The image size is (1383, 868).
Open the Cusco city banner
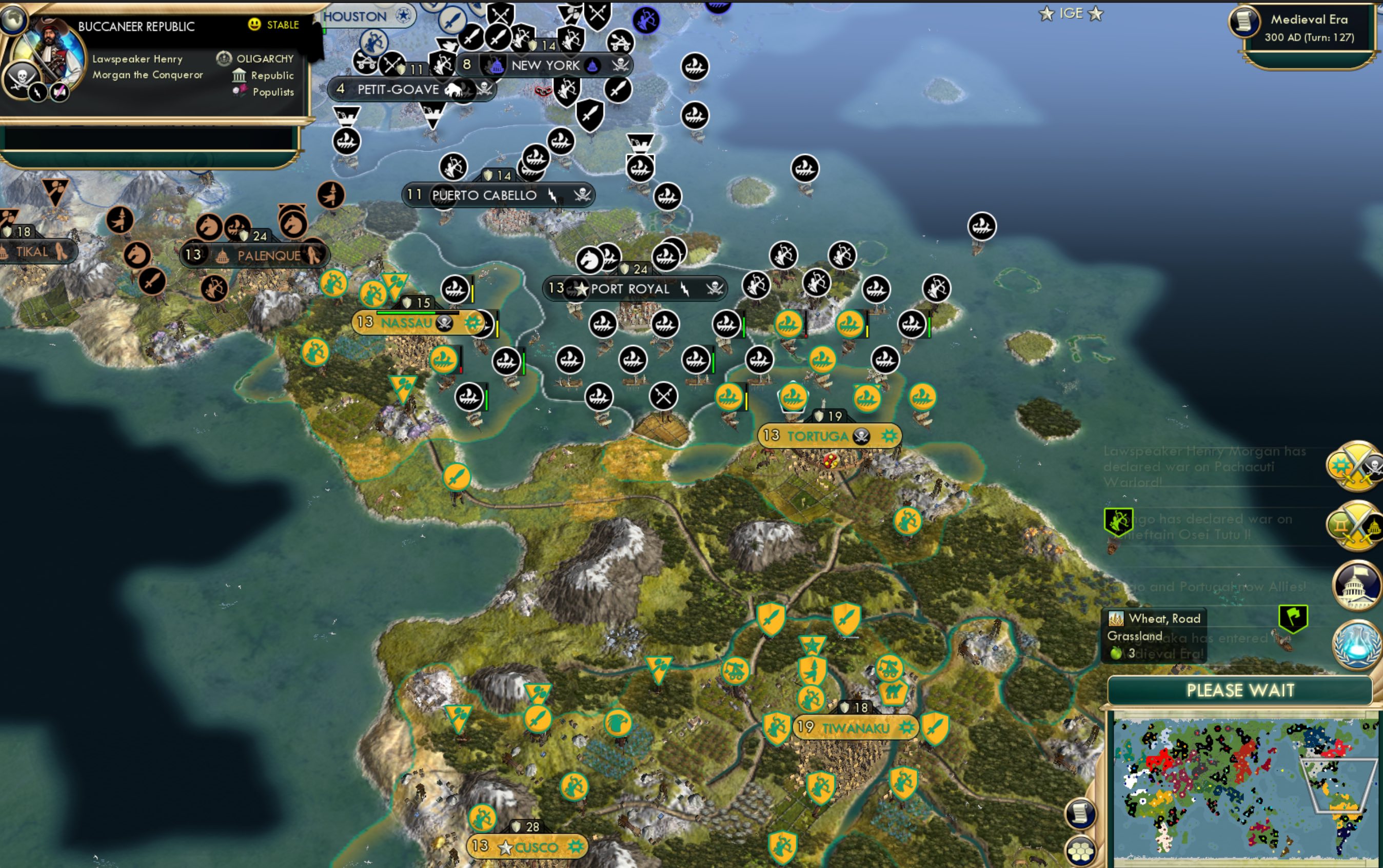[x=529, y=847]
